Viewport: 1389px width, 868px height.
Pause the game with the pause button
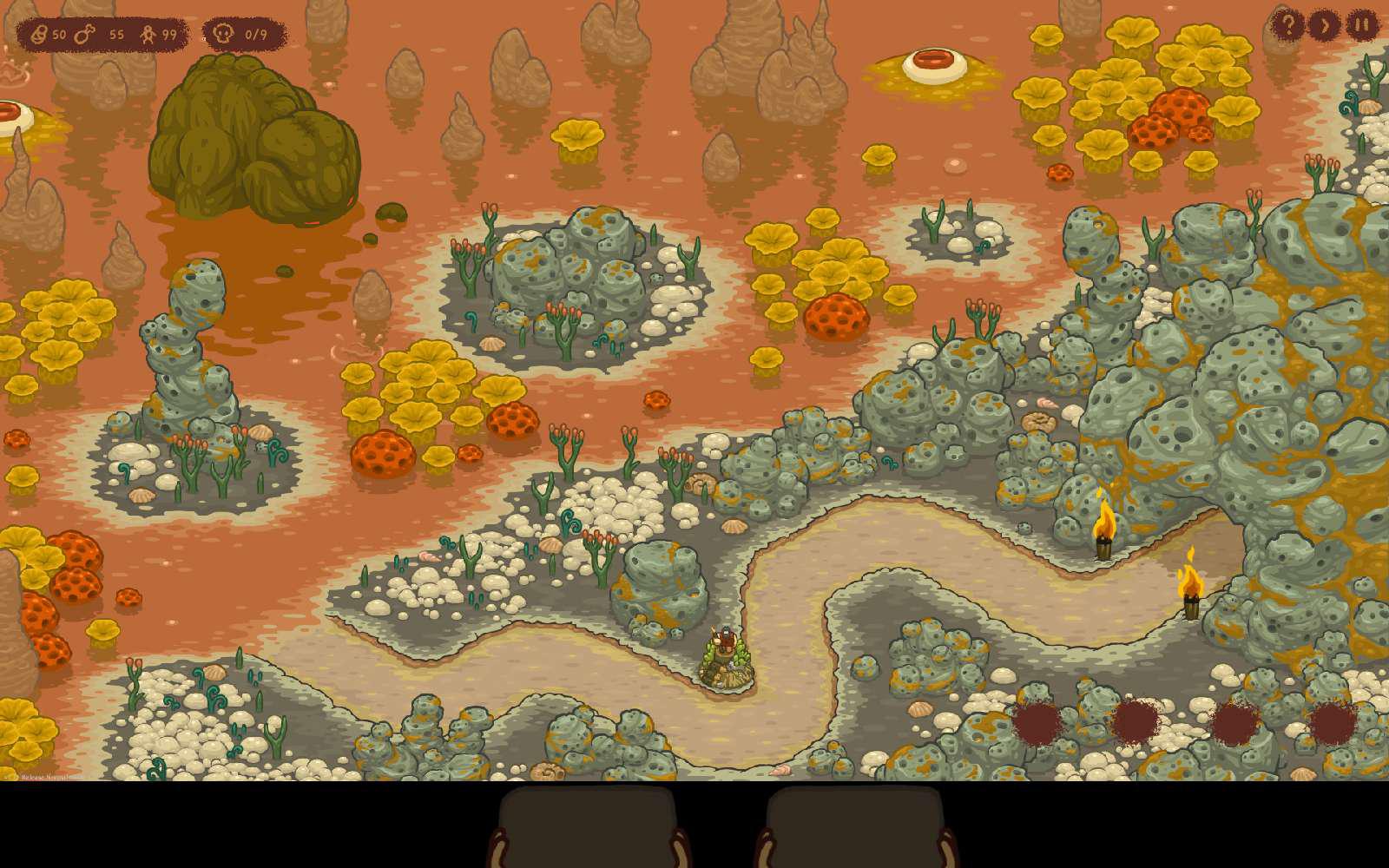[x=1361, y=25]
